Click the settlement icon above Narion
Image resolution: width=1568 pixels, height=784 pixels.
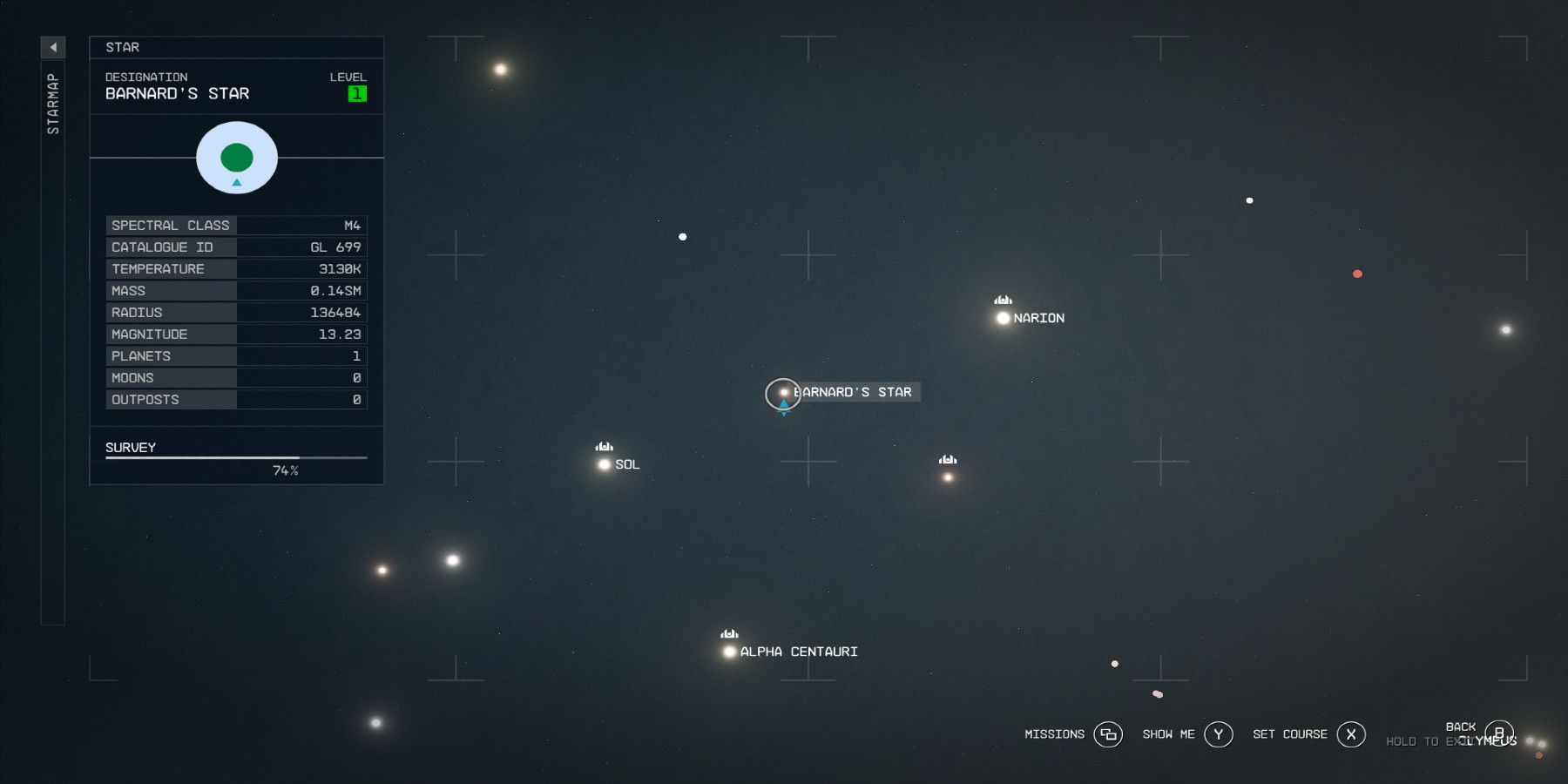pos(1002,301)
